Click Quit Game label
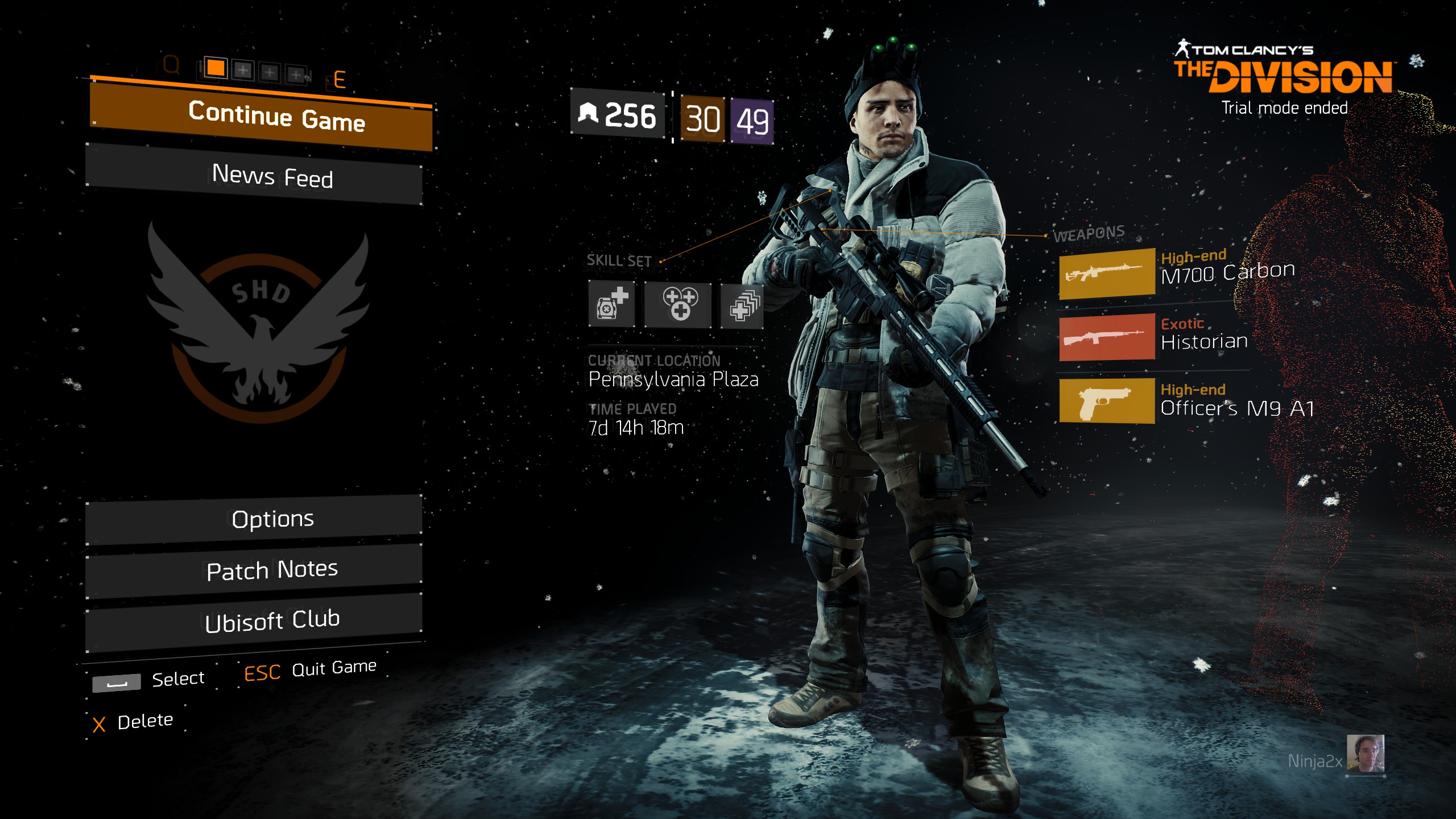The width and height of the screenshot is (1456, 819). (x=333, y=668)
